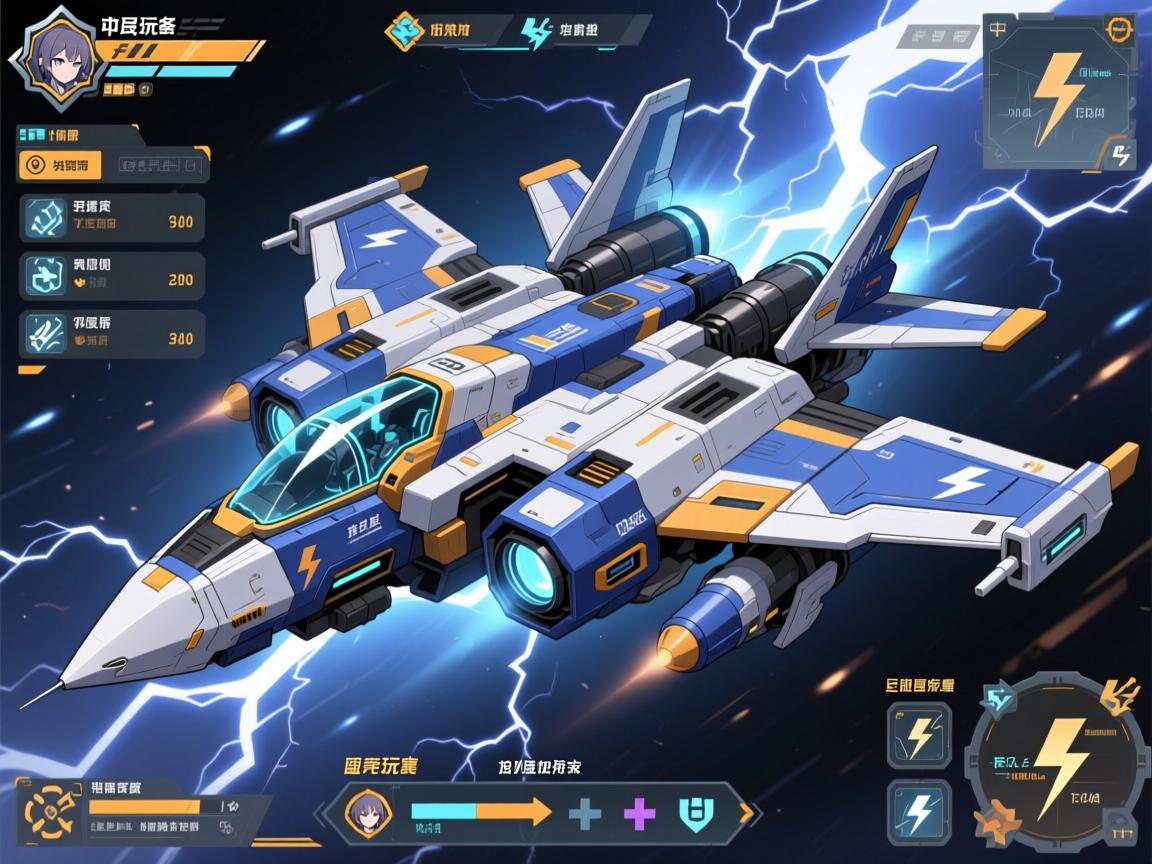
Task: Select the orange location pin button
Action: 37,165
